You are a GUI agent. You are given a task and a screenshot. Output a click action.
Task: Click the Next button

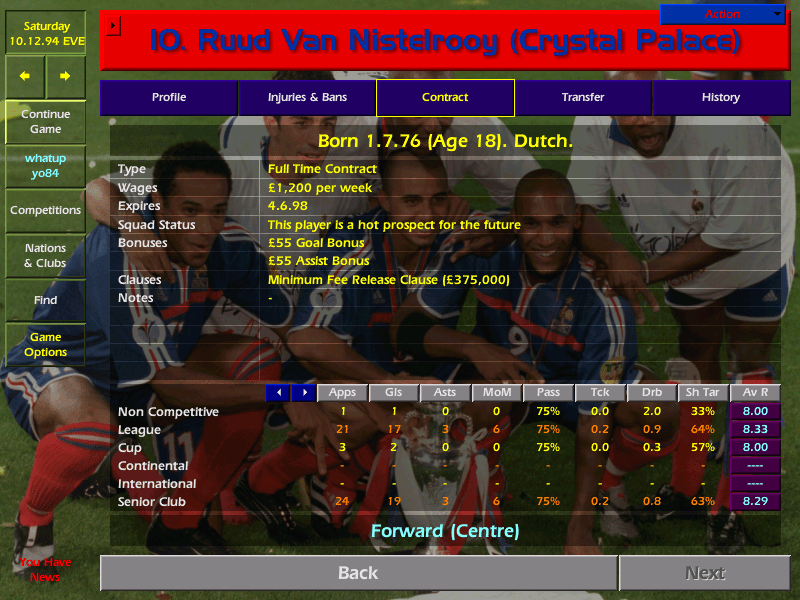click(x=705, y=573)
